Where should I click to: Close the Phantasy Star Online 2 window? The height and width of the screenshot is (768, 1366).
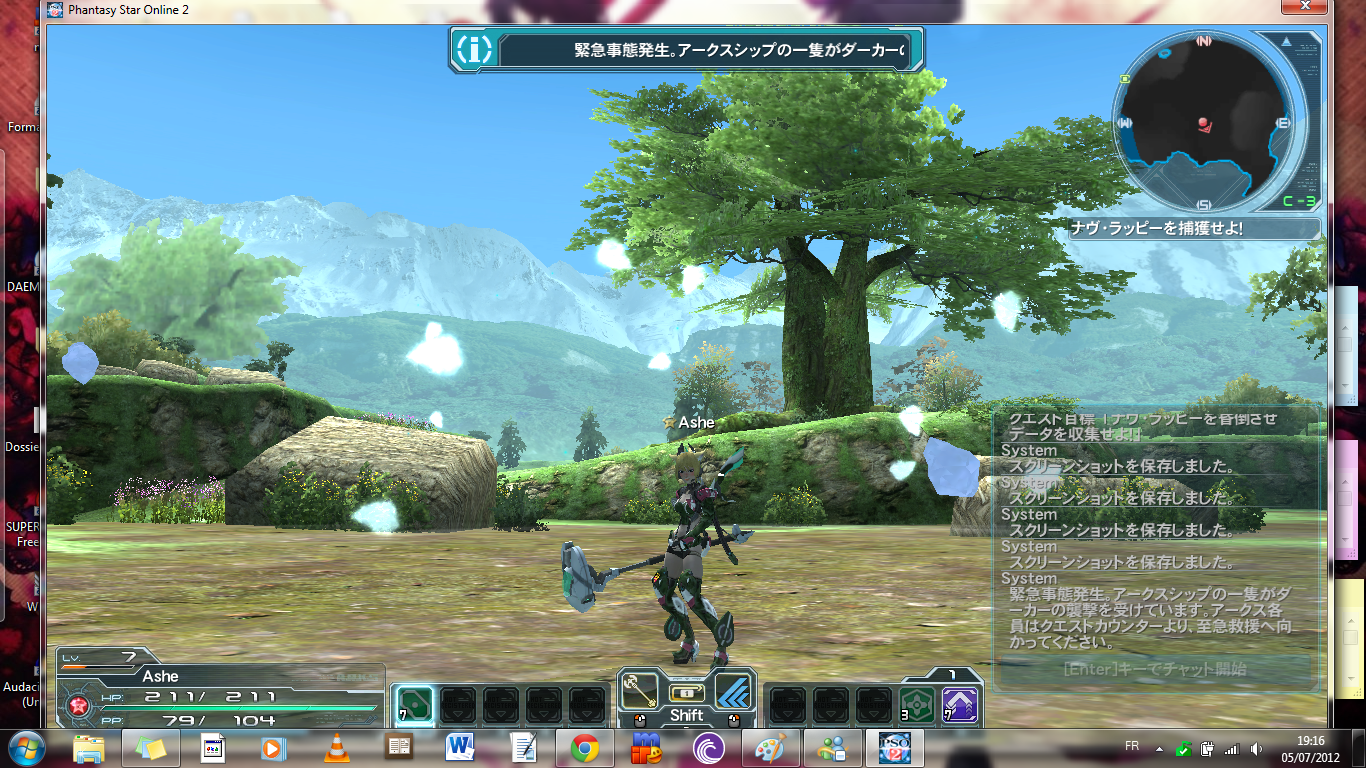[1307, 9]
